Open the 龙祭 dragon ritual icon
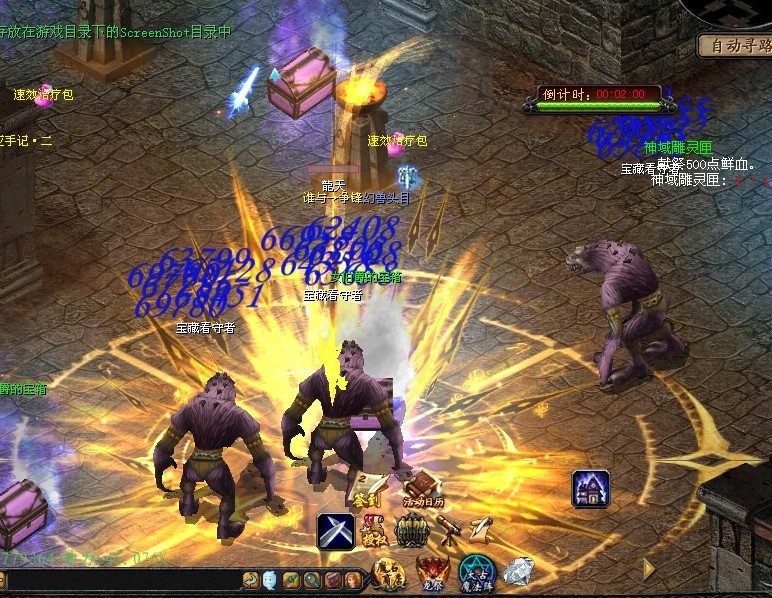The image size is (772, 598). [x=433, y=573]
